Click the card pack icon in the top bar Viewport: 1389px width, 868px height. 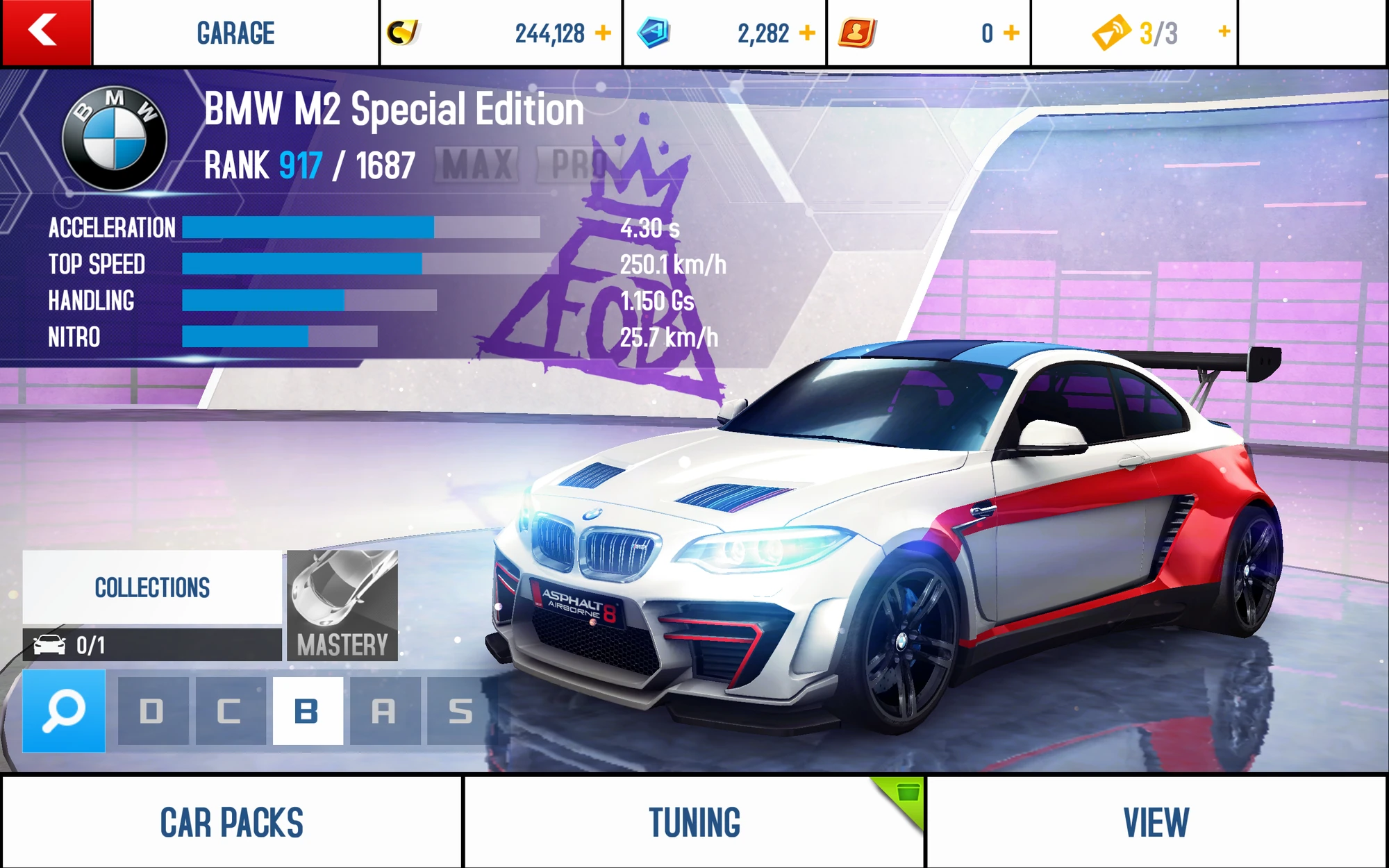coord(856,31)
